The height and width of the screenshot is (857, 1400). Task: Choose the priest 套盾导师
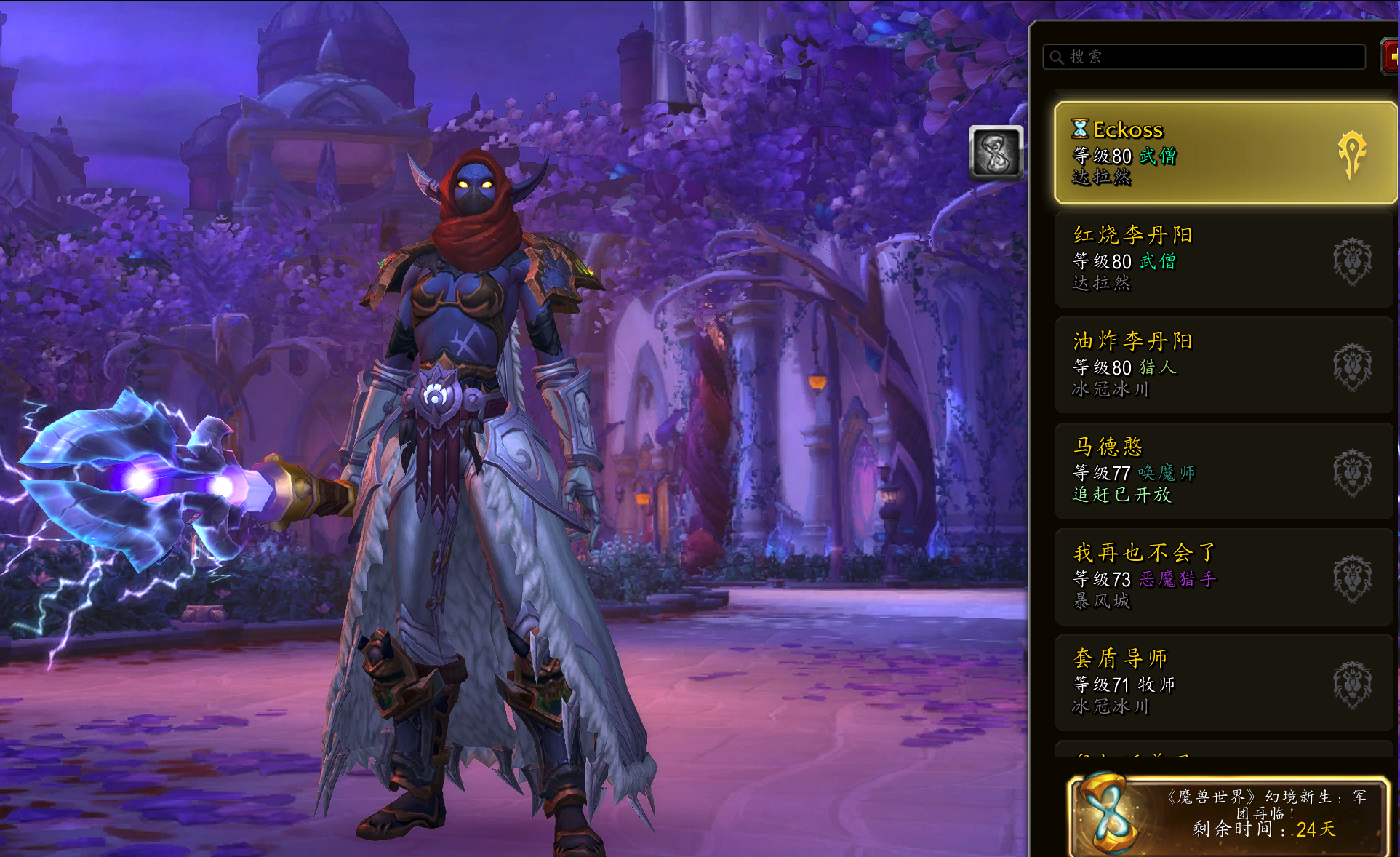(1225, 682)
